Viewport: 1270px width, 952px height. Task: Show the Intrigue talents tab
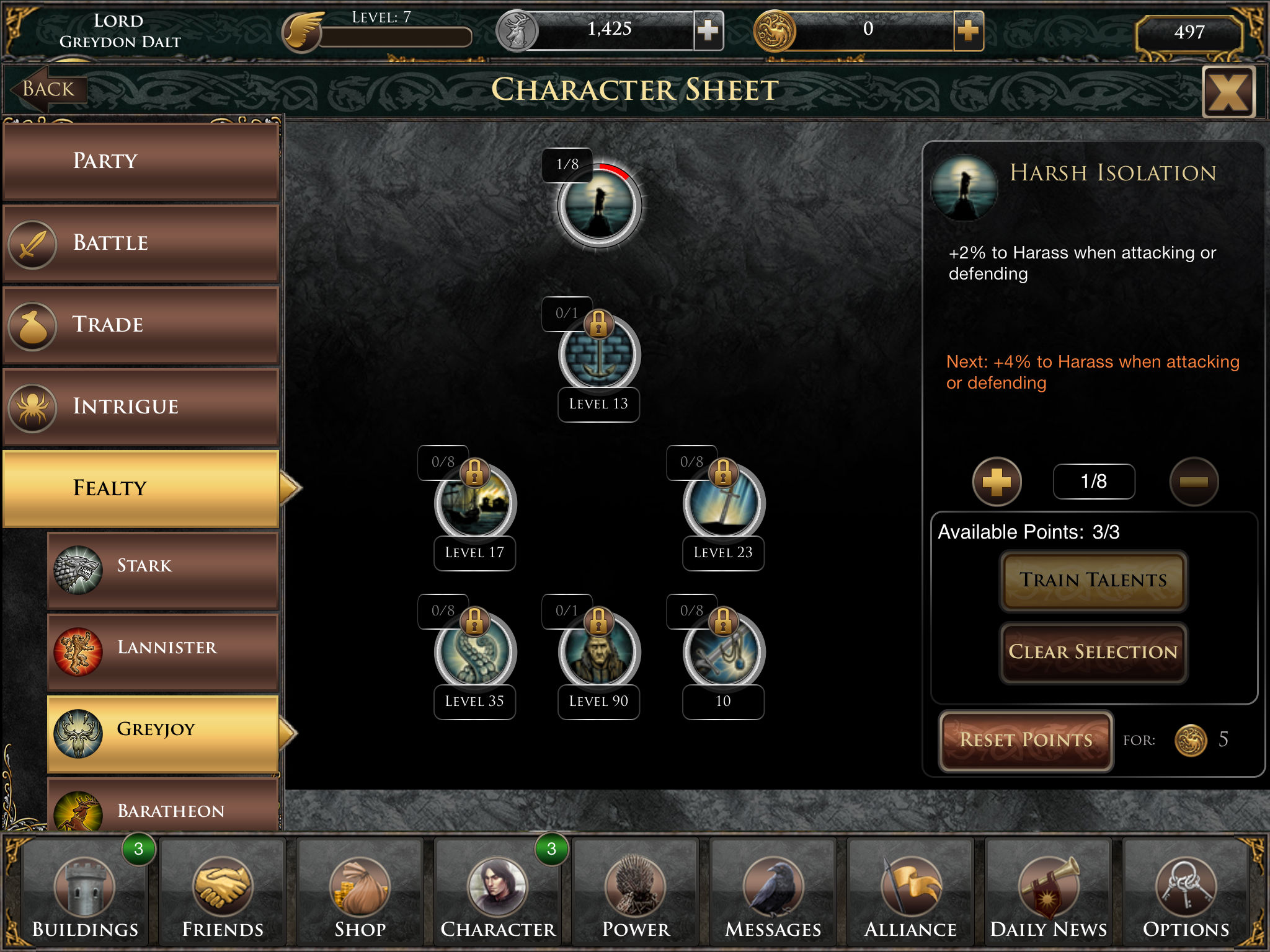(141, 407)
